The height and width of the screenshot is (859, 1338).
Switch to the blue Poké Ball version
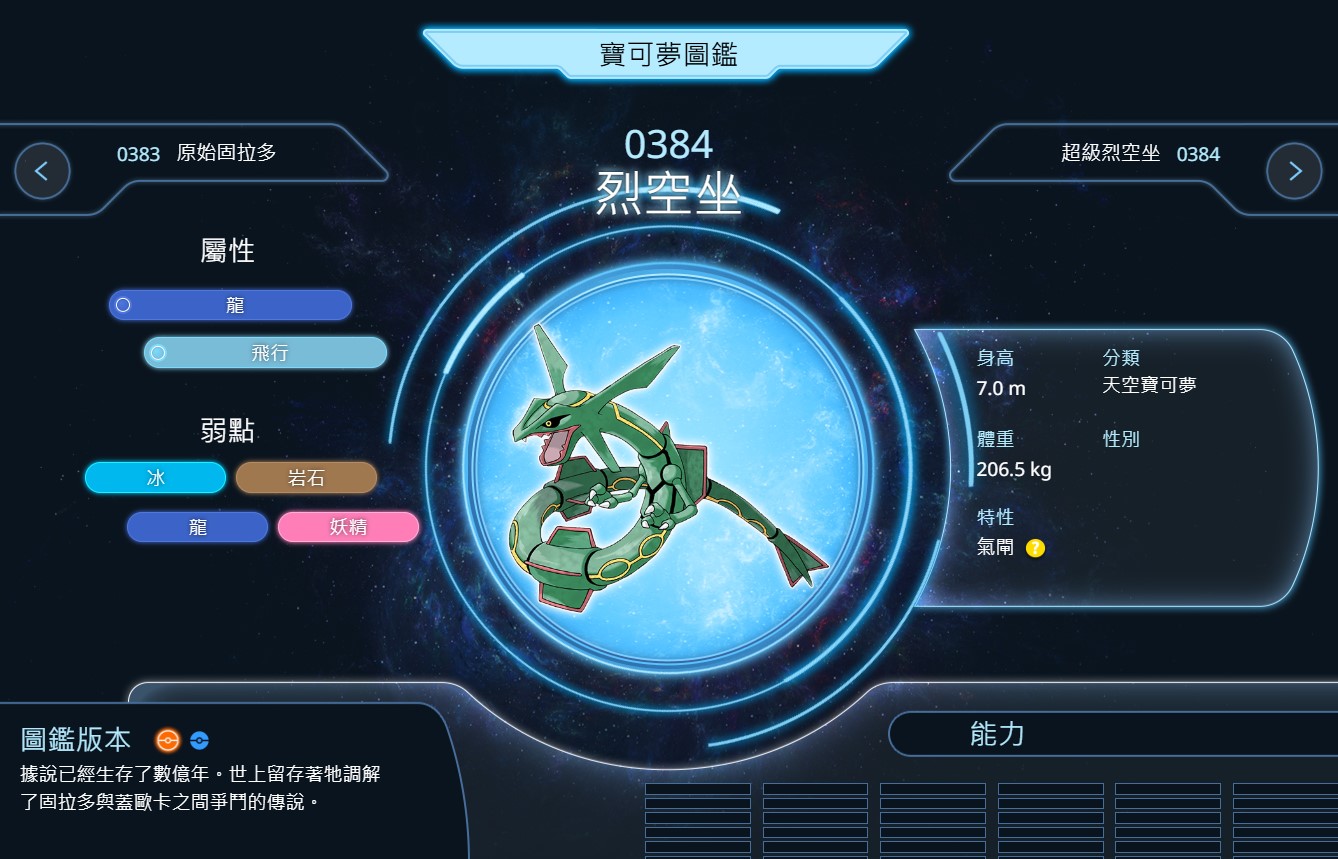click(x=199, y=741)
